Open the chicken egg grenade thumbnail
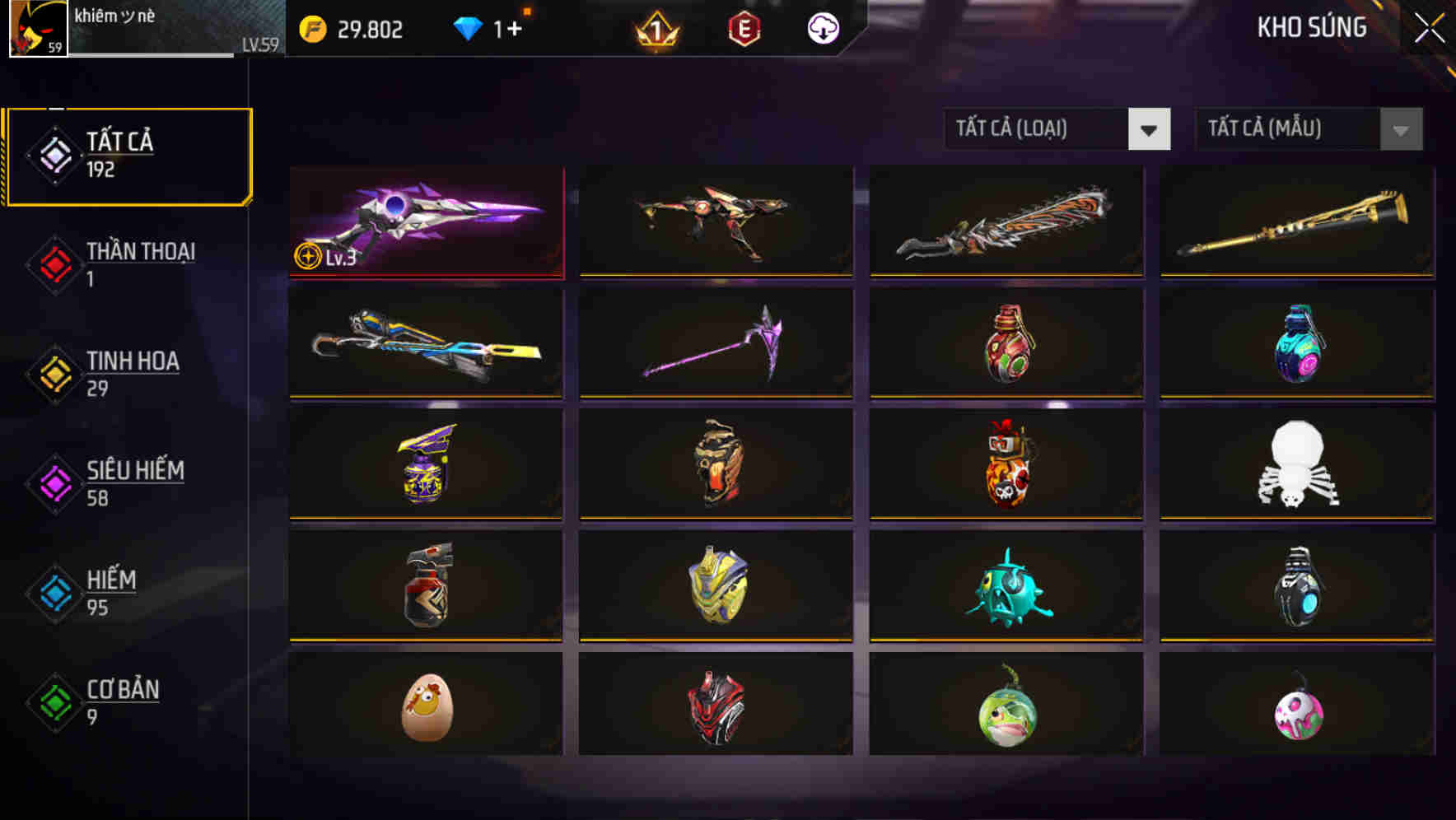Image resolution: width=1456 pixels, height=820 pixels. 425,706
